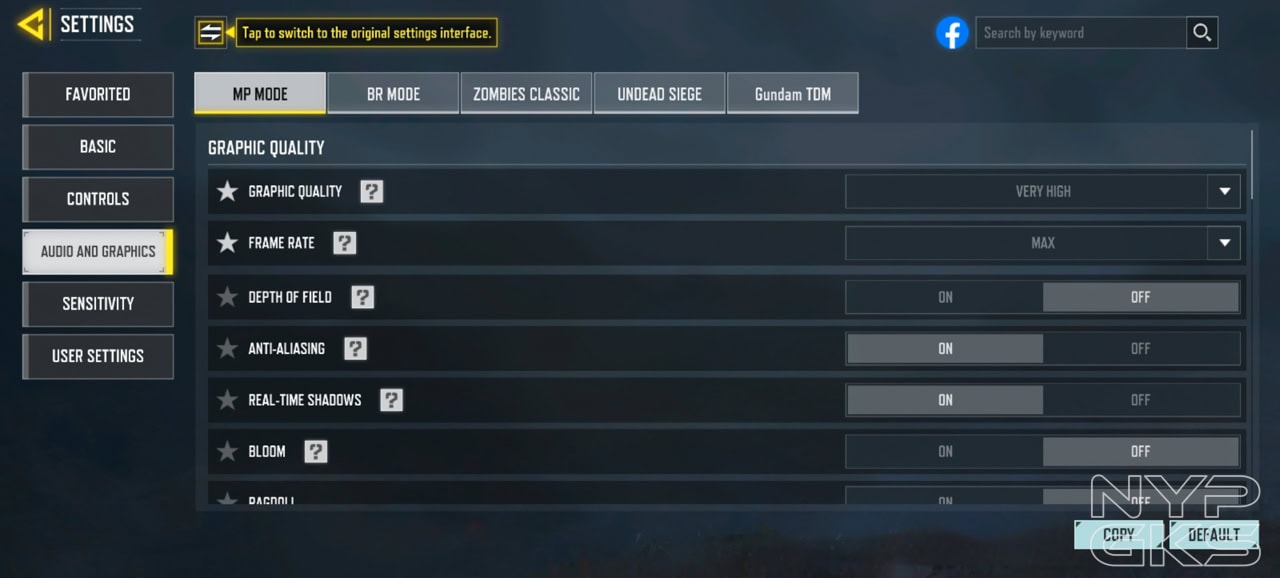Viewport: 1280px width, 578px height.
Task: Go back using the yellow arrow
Action: click(32, 24)
